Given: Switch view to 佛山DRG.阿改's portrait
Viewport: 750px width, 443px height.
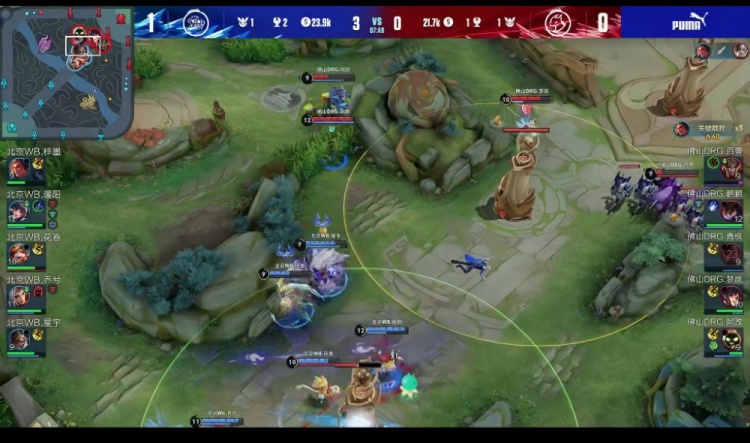Looking at the screenshot, I should tap(731, 340).
